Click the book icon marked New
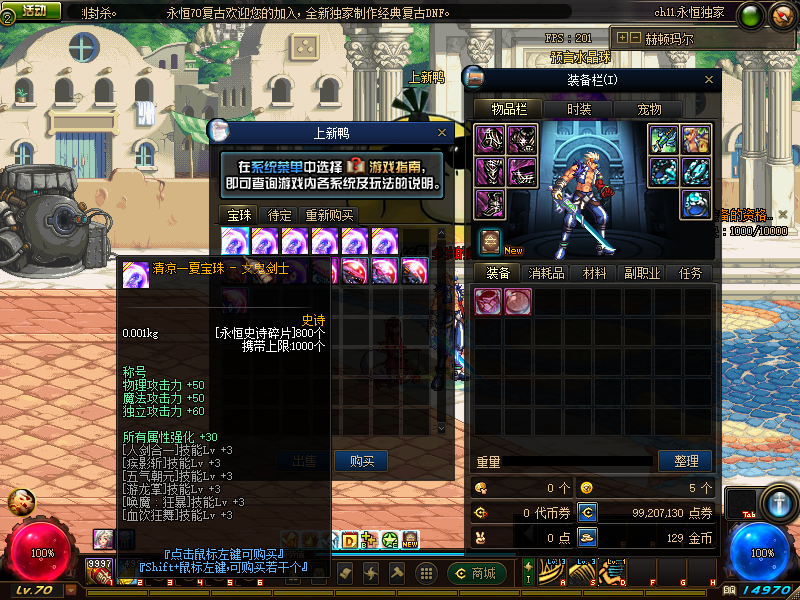Viewport: 800px width, 600px height. pyautogui.click(x=490, y=241)
